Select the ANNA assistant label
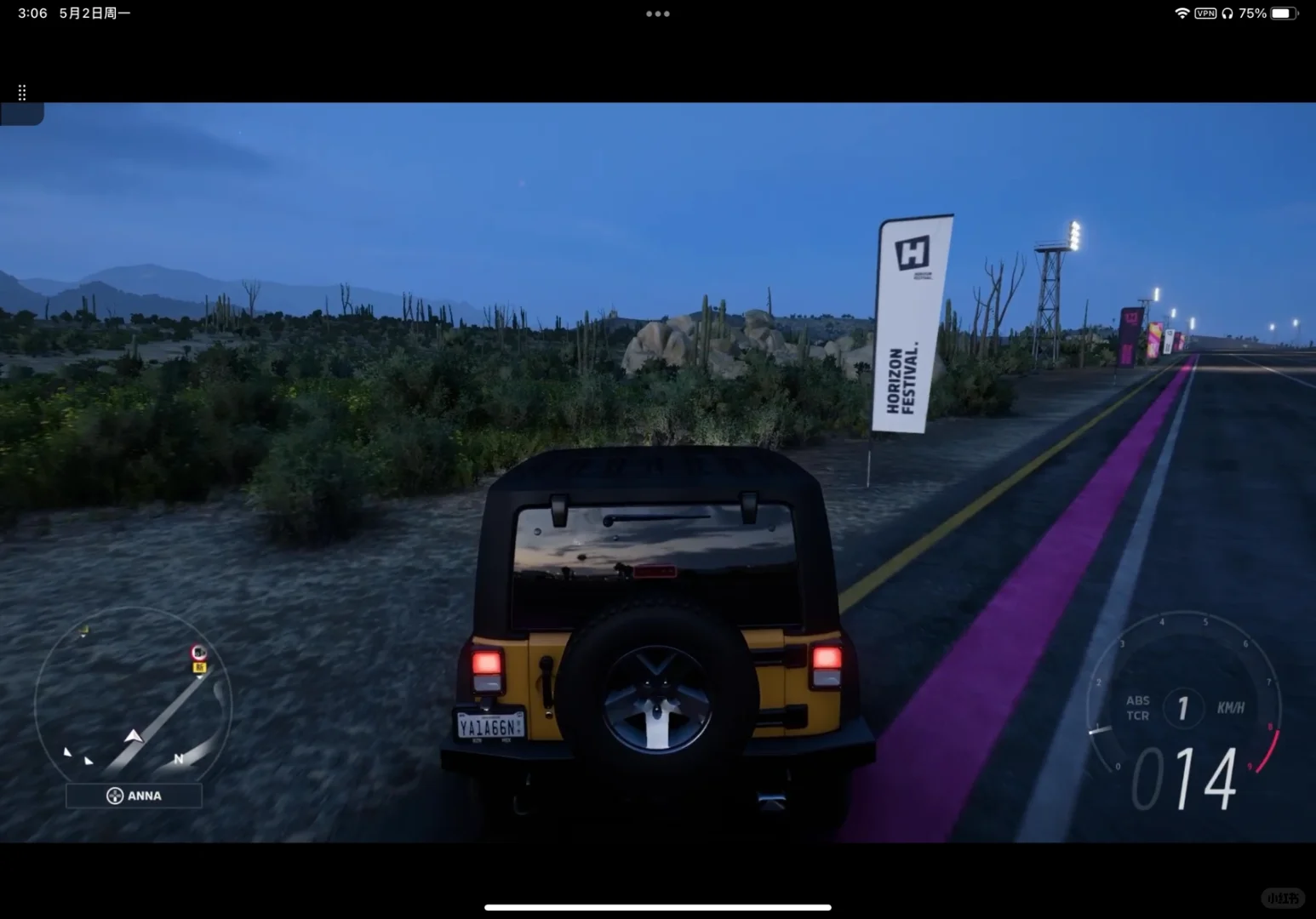Screen dimensions: 1316x919 click(x=145, y=796)
